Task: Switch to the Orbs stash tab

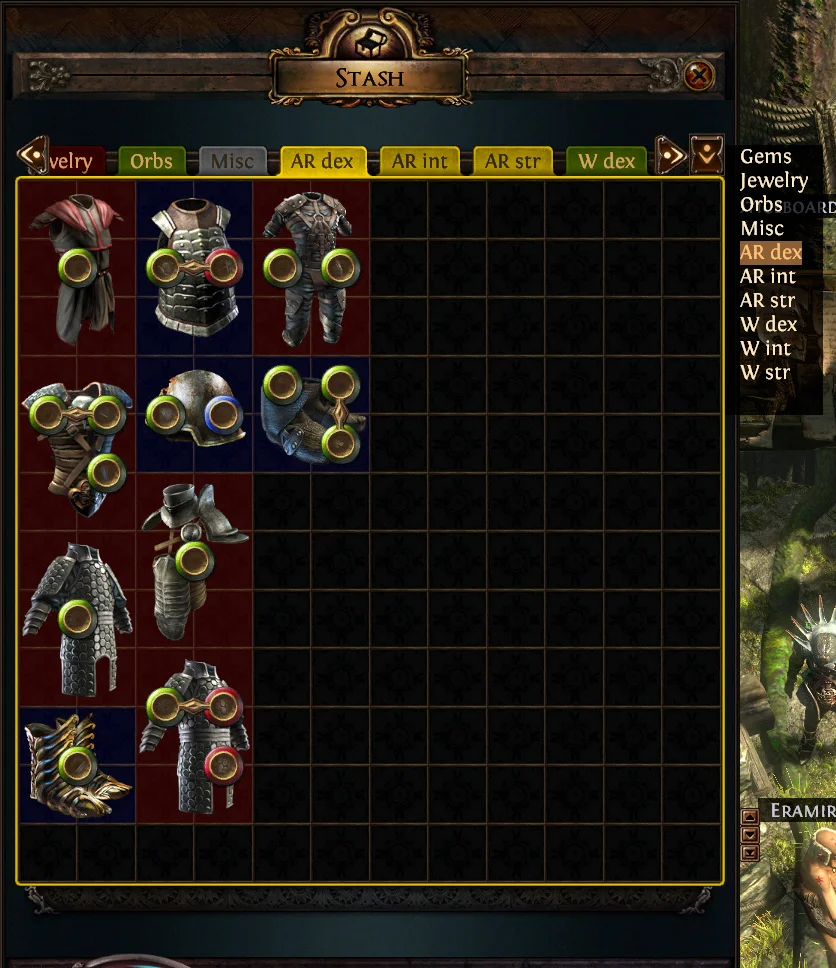Action: coord(152,161)
